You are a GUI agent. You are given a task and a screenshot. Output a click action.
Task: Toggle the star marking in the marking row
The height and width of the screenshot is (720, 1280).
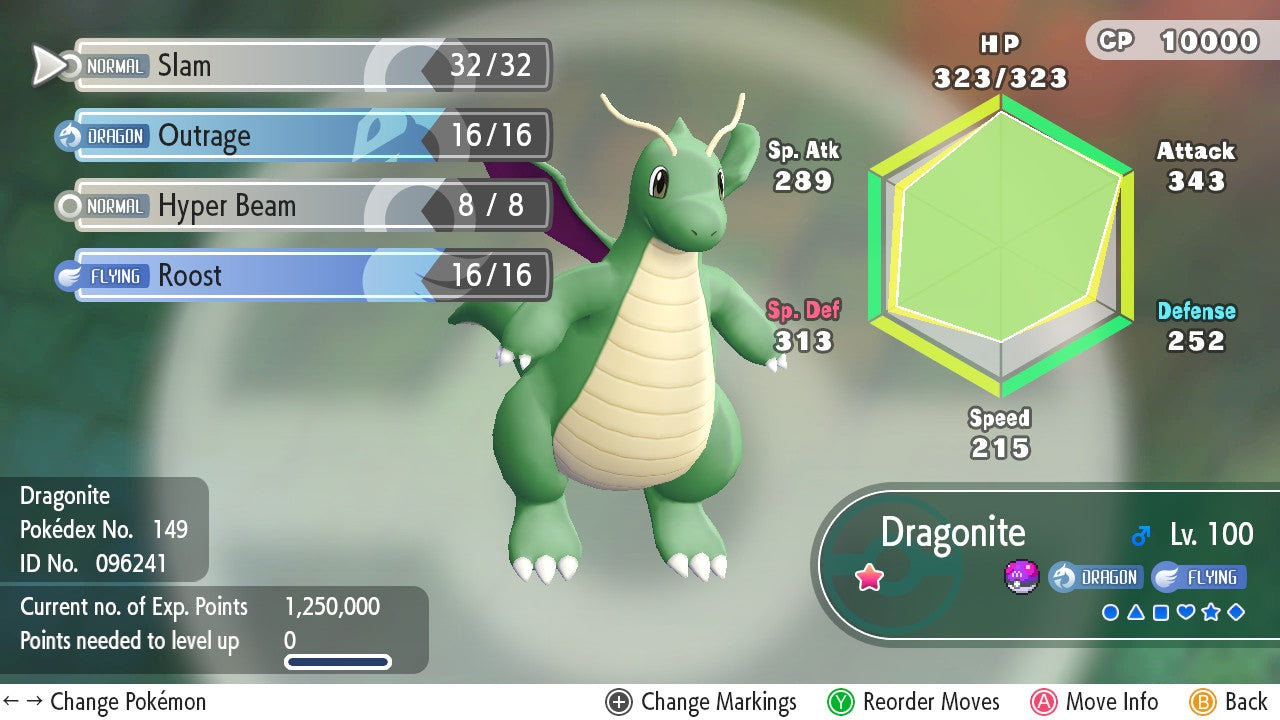point(1211,612)
